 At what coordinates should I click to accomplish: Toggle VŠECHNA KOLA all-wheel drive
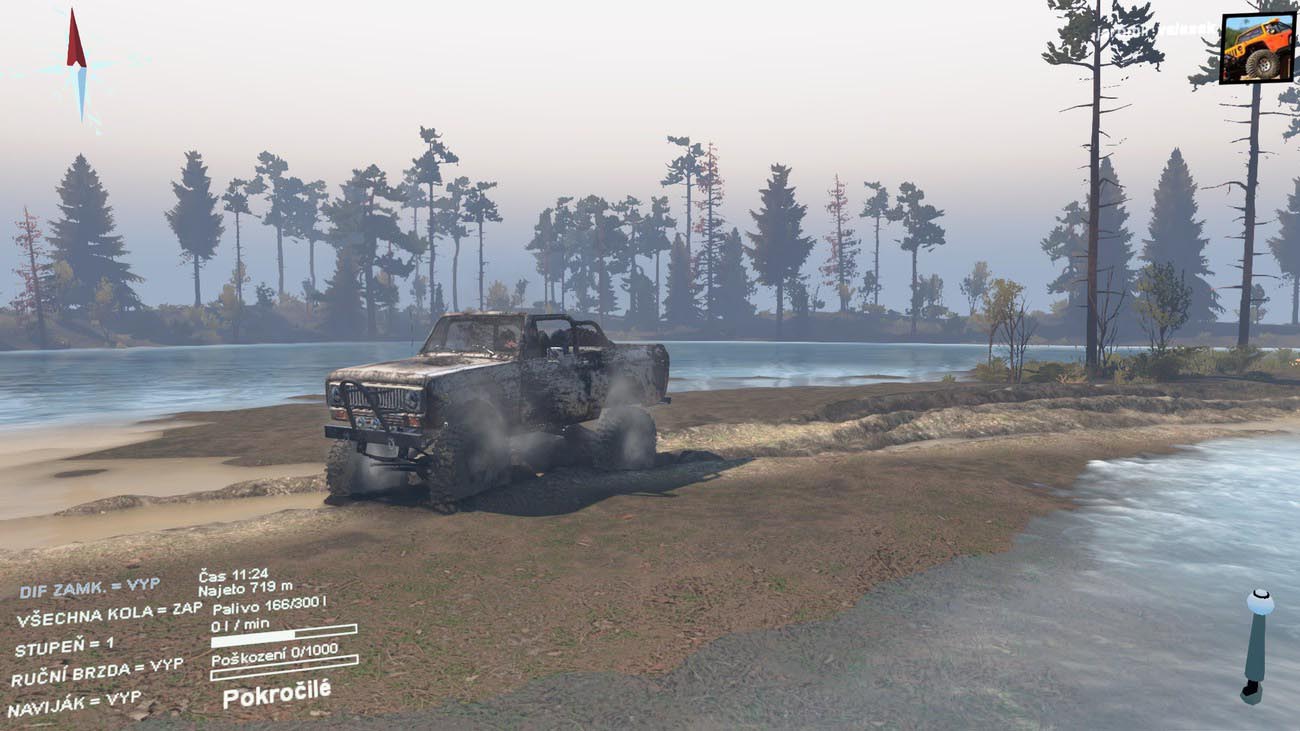tap(108, 615)
